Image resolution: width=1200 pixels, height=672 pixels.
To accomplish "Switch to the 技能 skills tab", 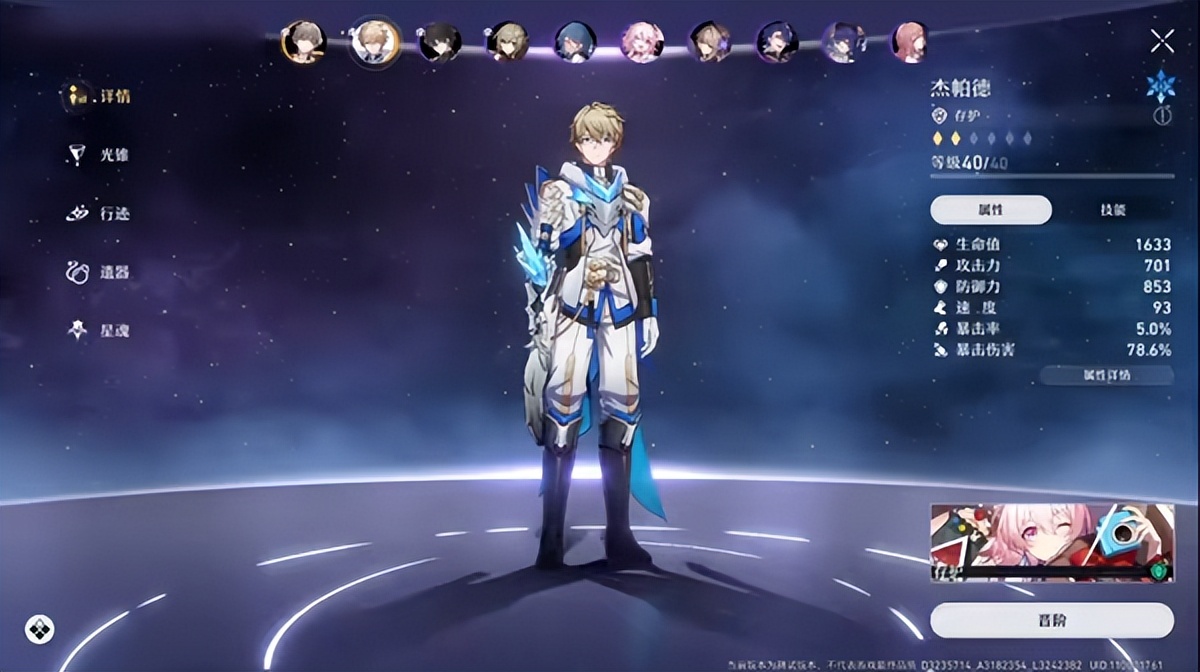I will coord(1113,210).
